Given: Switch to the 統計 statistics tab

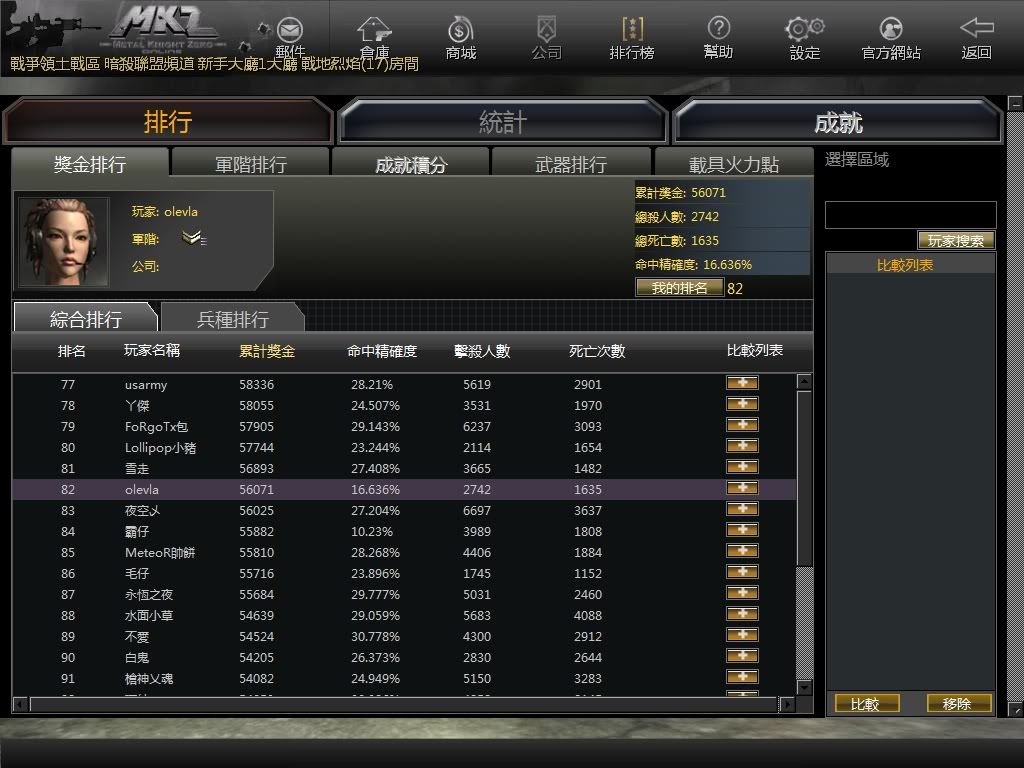Looking at the screenshot, I should pyautogui.click(x=503, y=122).
